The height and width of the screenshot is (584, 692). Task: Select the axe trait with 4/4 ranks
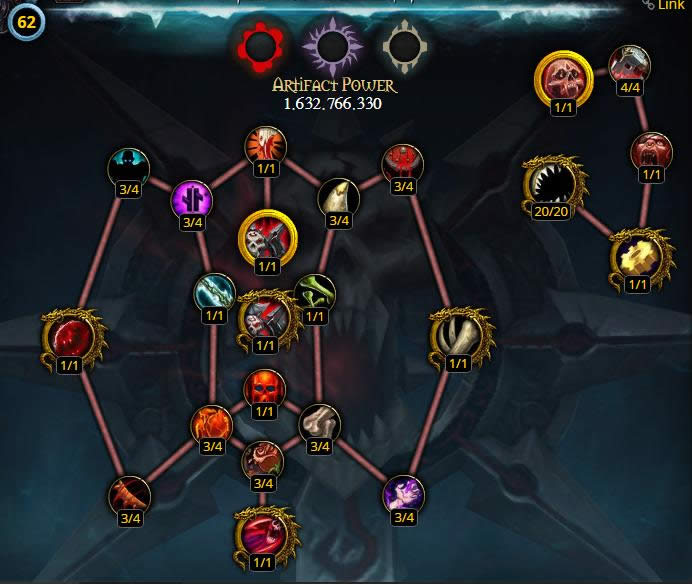click(x=630, y=65)
